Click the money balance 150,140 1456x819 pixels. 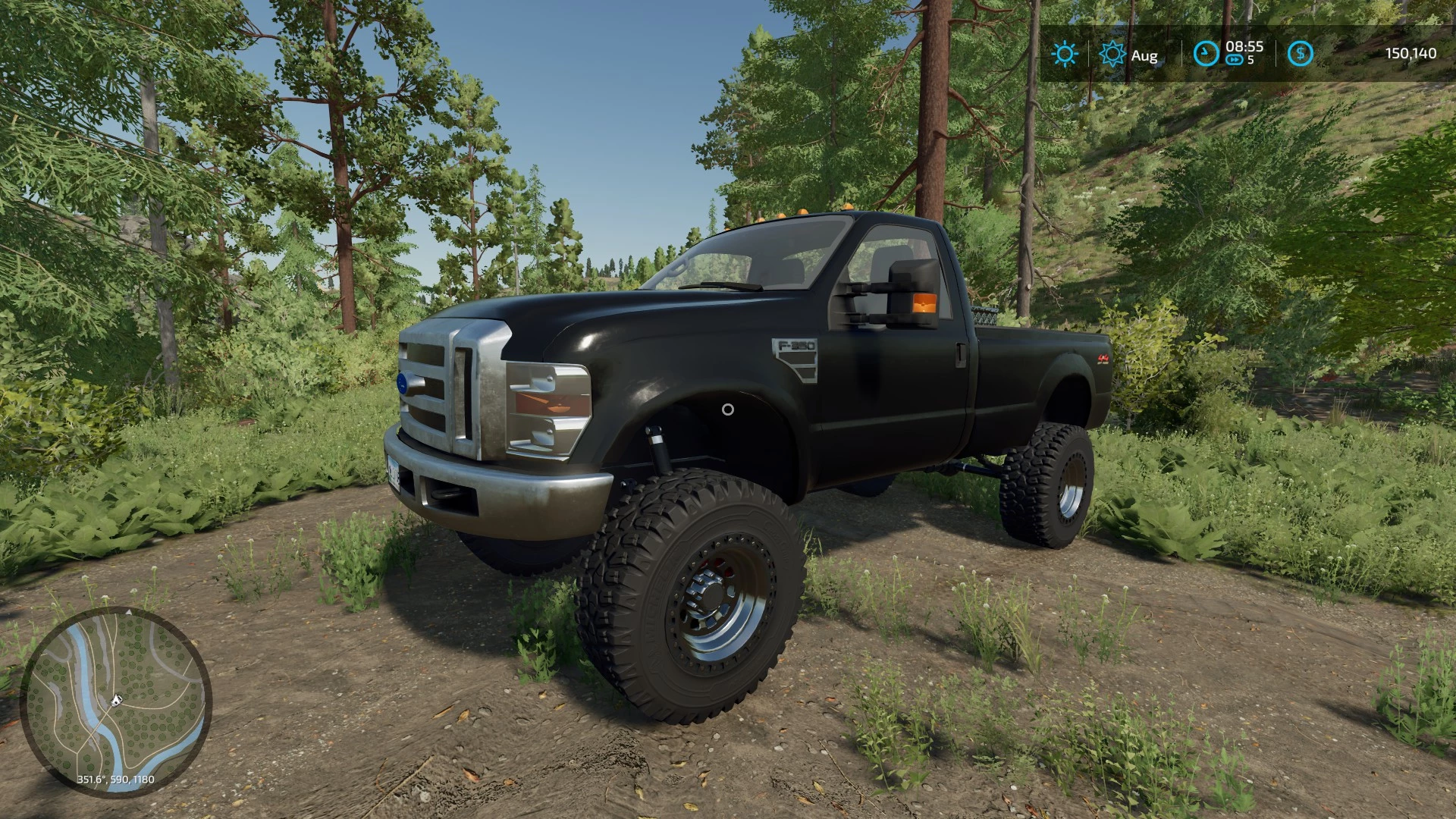click(1409, 53)
